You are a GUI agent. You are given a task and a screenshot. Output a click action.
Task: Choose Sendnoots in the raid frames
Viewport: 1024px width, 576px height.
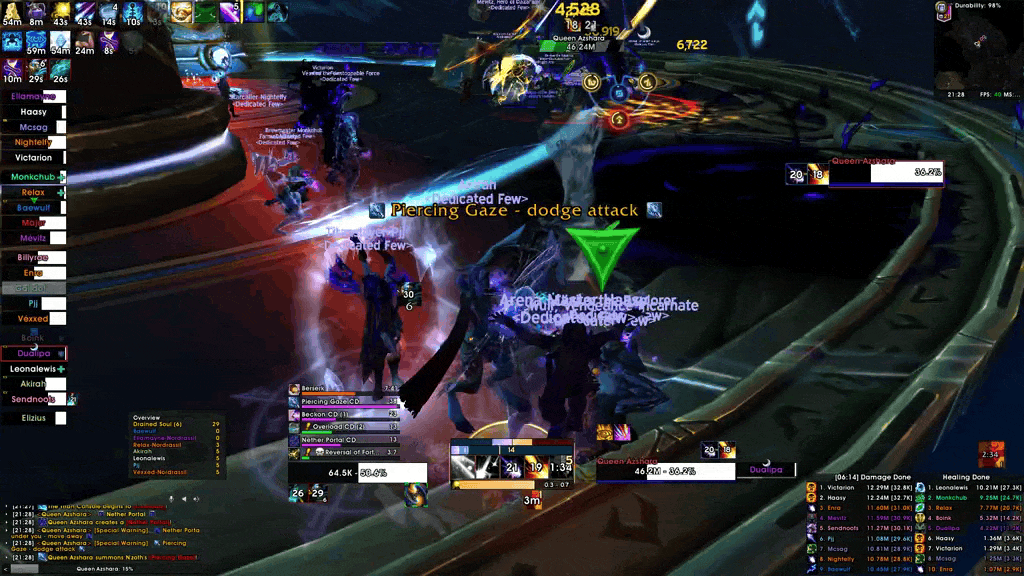pos(34,398)
